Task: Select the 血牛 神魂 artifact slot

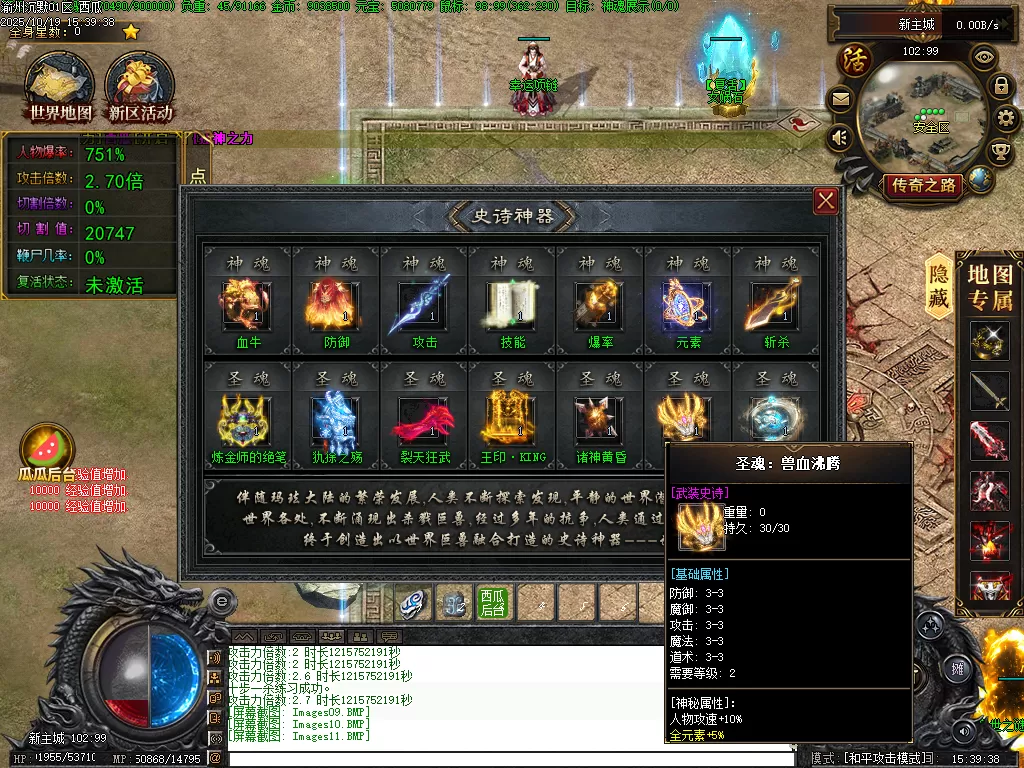Action: [247, 306]
